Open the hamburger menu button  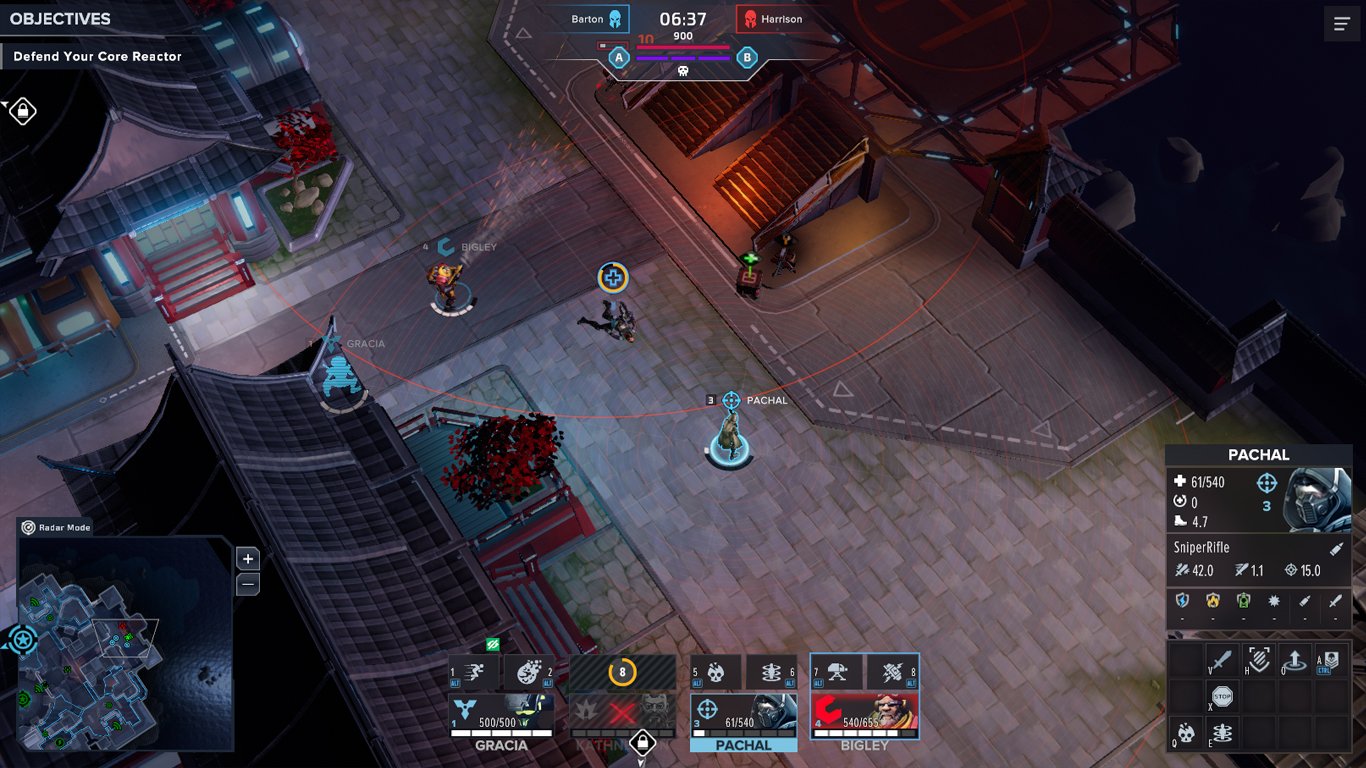(x=1340, y=24)
